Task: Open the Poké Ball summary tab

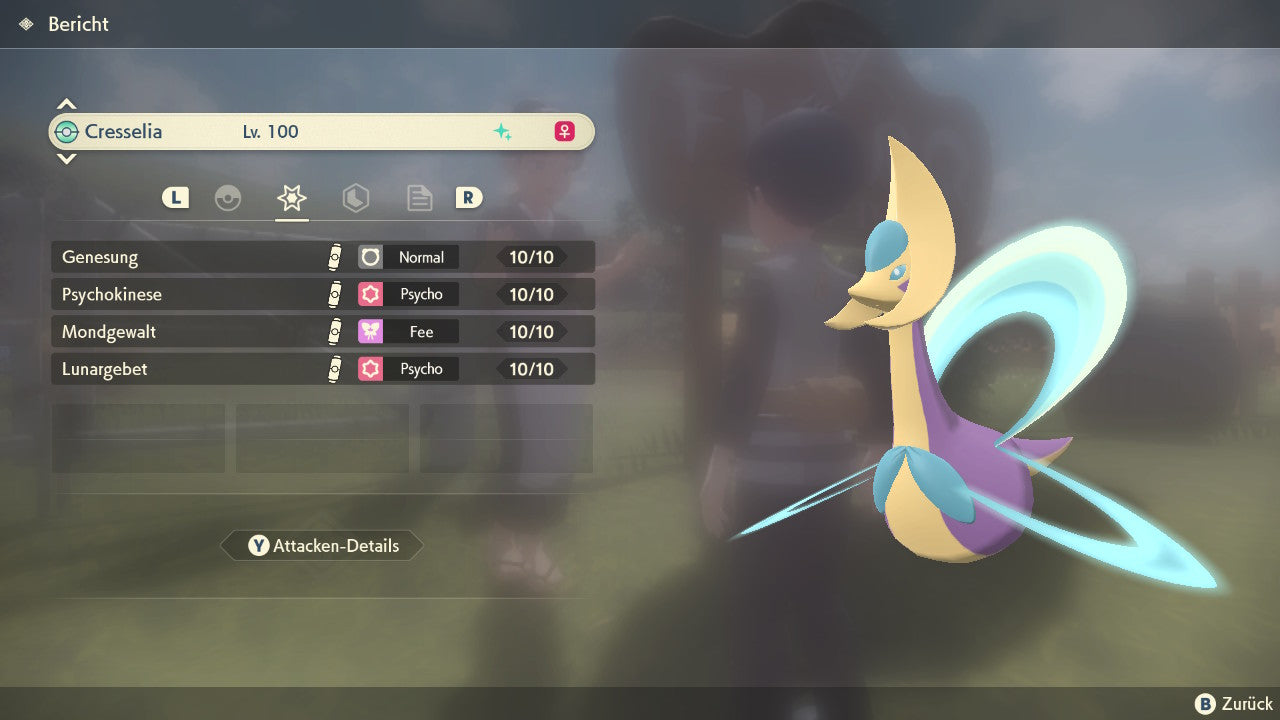Action: (228, 198)
